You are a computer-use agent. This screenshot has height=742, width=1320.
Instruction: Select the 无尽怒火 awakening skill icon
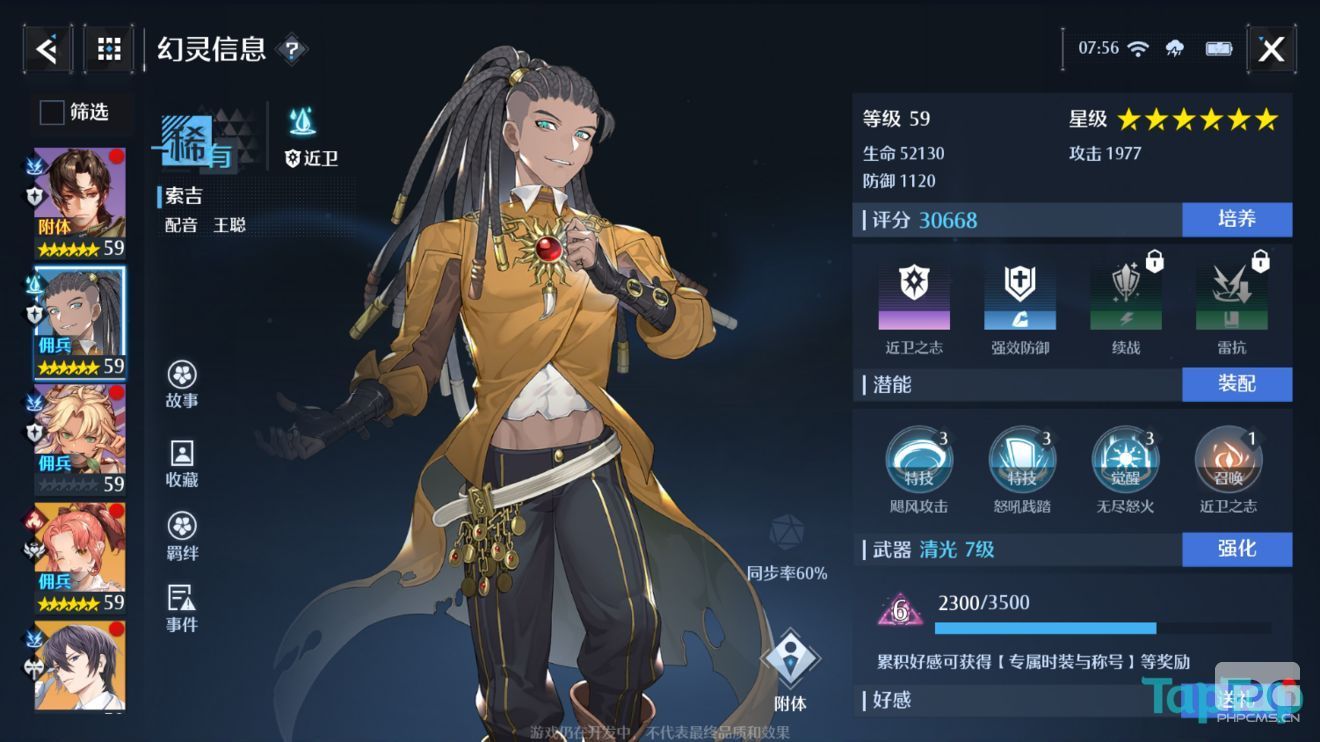coord(1126,460)
